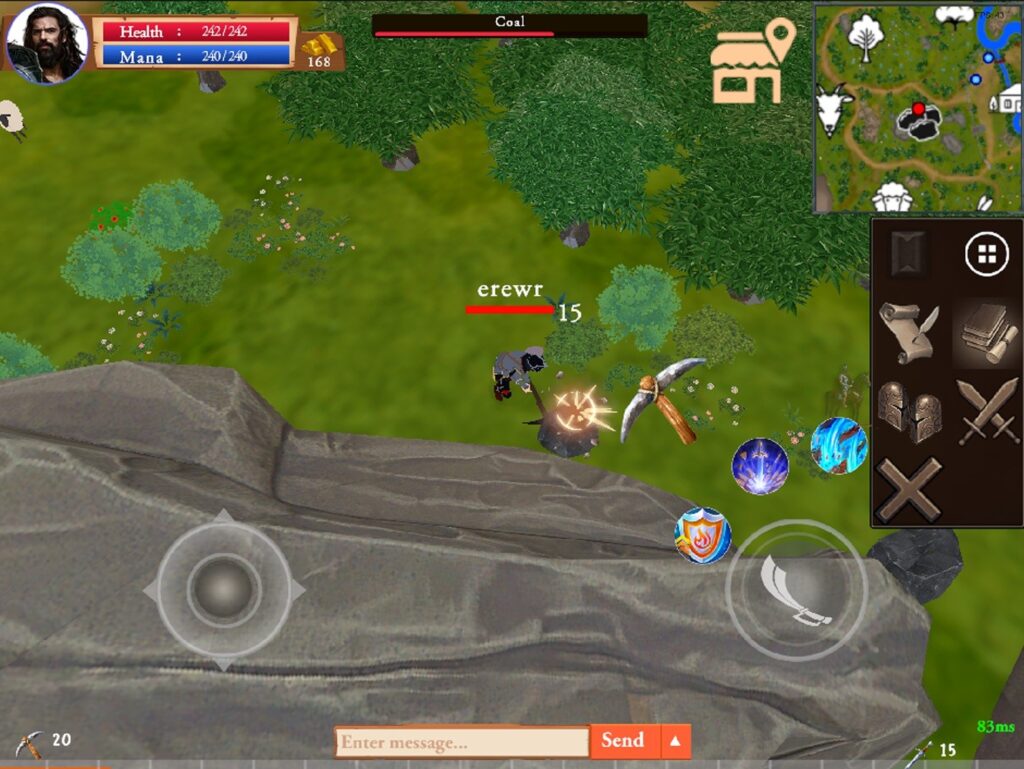The height and width of the screenshot is (769, 1024).
Task: Tap the virtual movement joystick
Action: coord(224,590)
